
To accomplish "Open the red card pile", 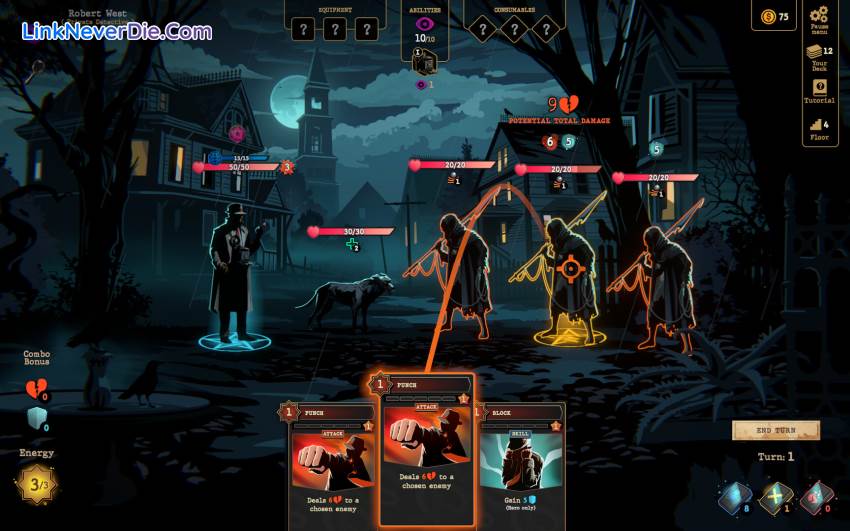I will coord(816,497).
